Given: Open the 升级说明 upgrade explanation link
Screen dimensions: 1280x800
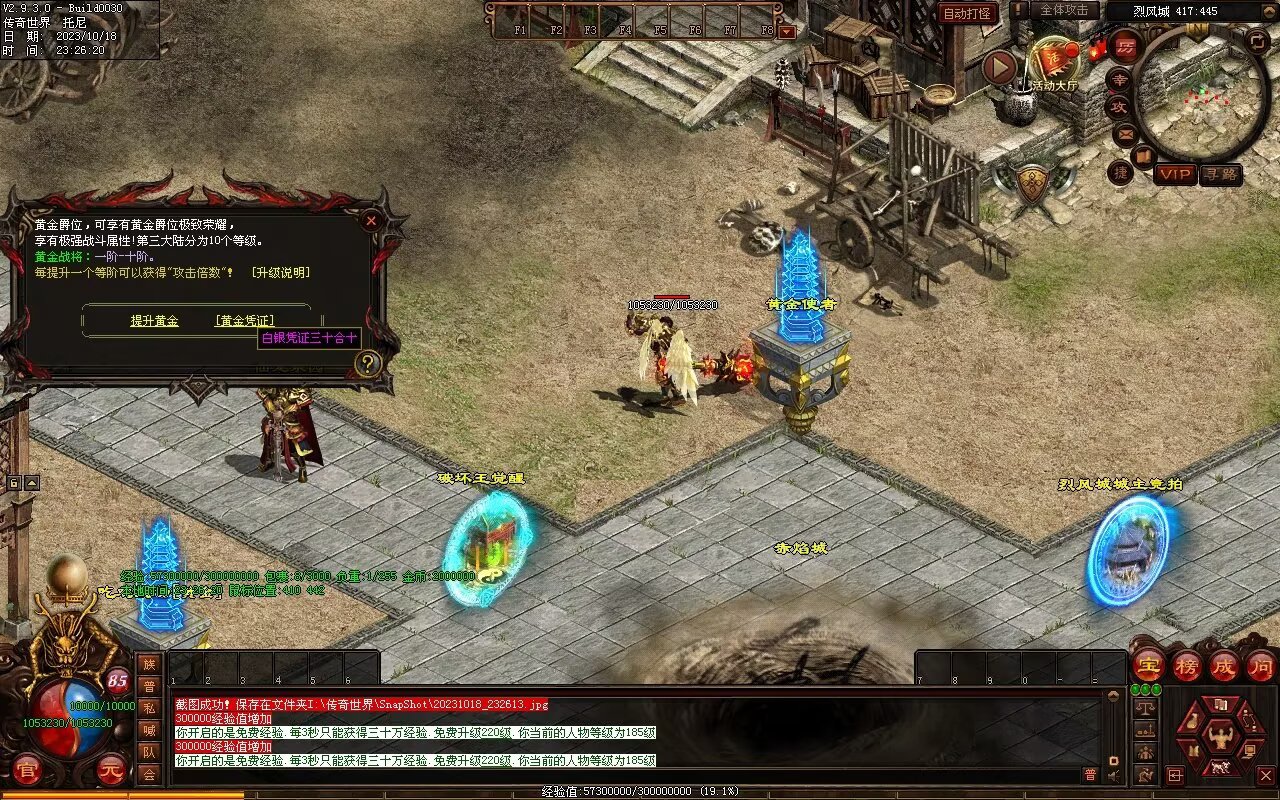Looking at the screenshot, I should point(280,273).
